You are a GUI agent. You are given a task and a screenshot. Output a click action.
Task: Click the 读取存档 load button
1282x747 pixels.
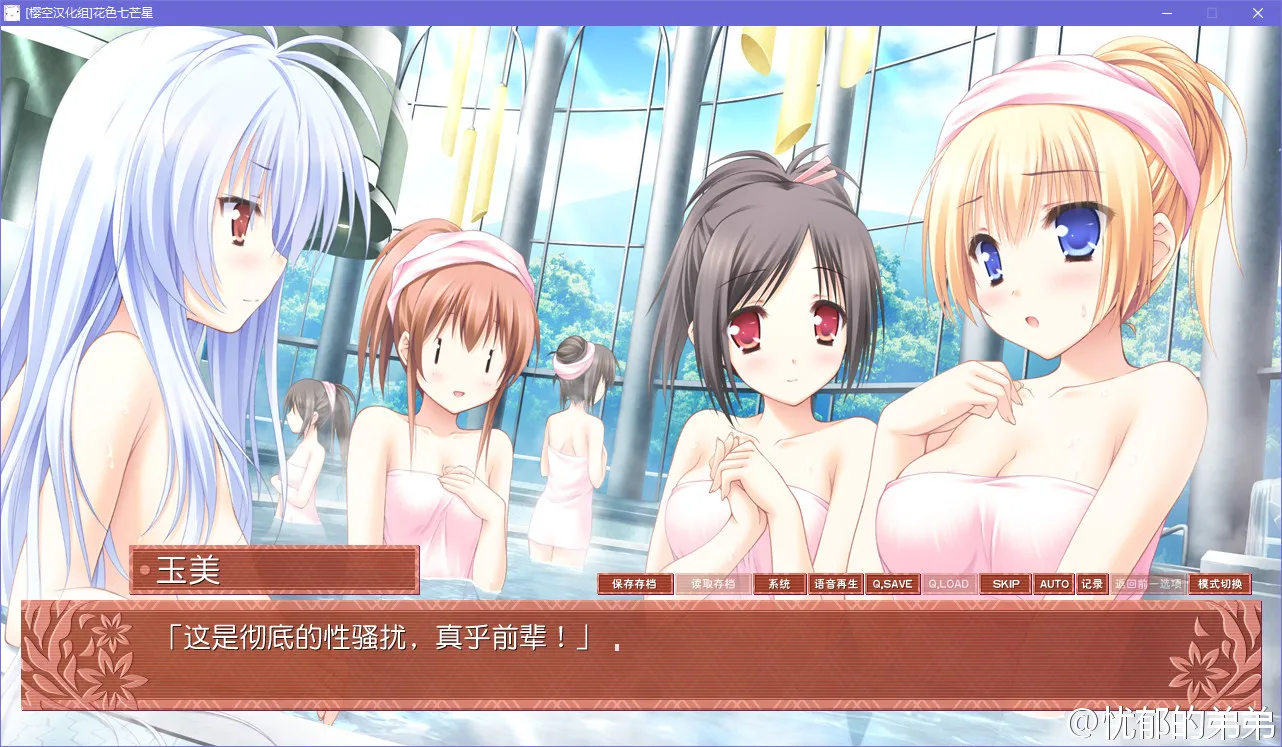(x=712, y=584)
